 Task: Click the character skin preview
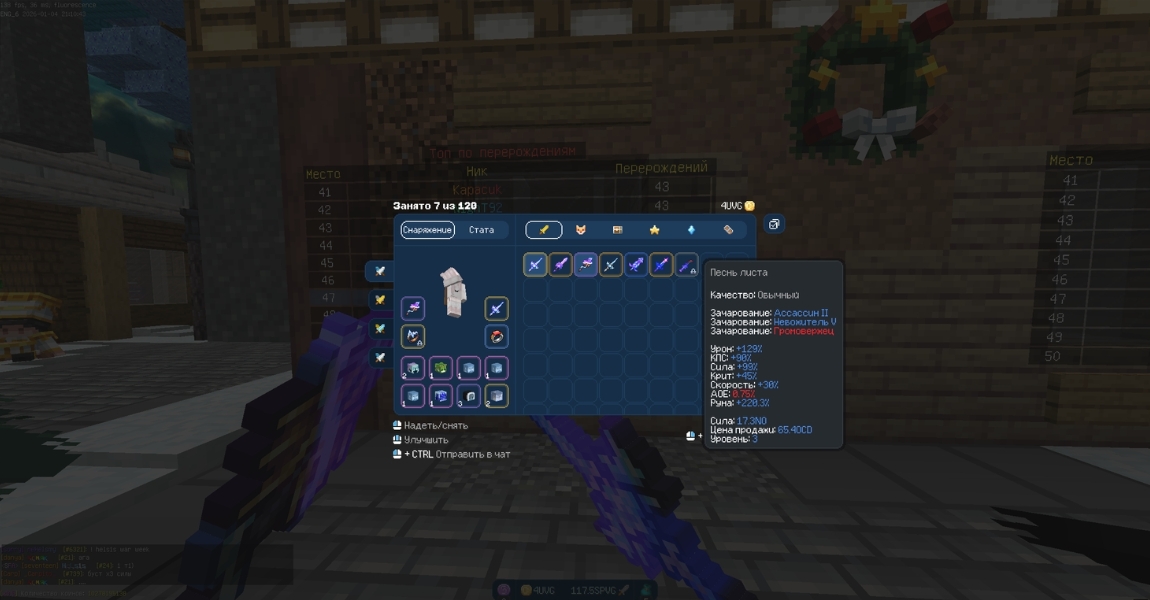pos(452,291)
